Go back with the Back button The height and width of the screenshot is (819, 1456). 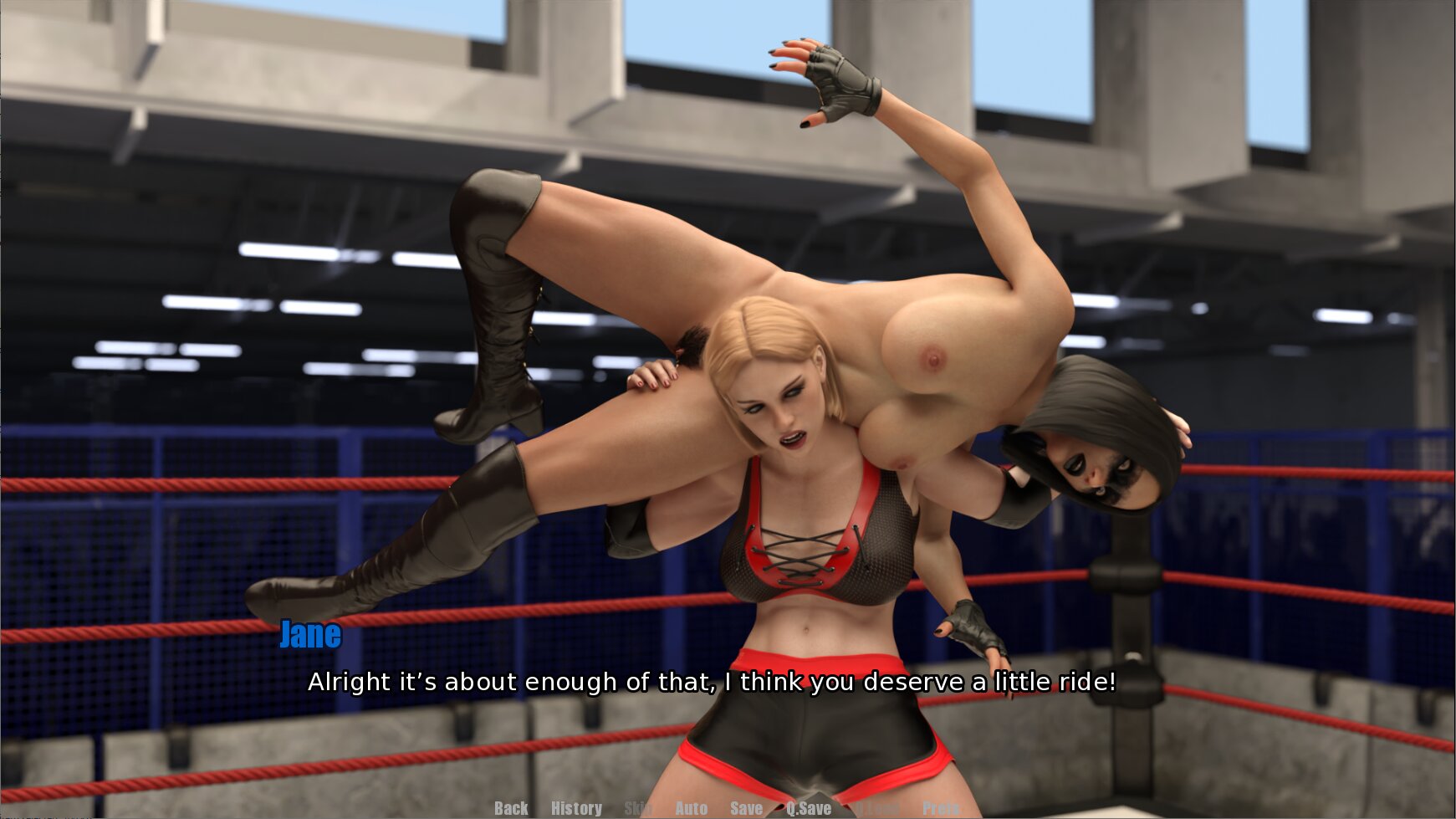[x=510, y=808]
